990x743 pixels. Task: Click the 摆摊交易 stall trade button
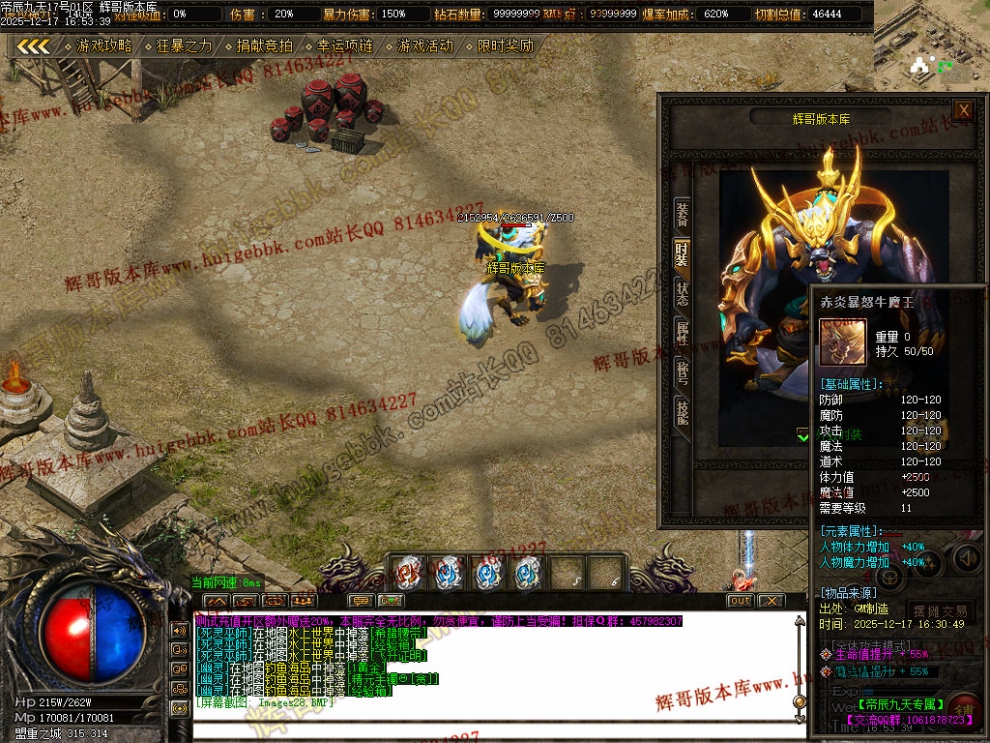940,611
